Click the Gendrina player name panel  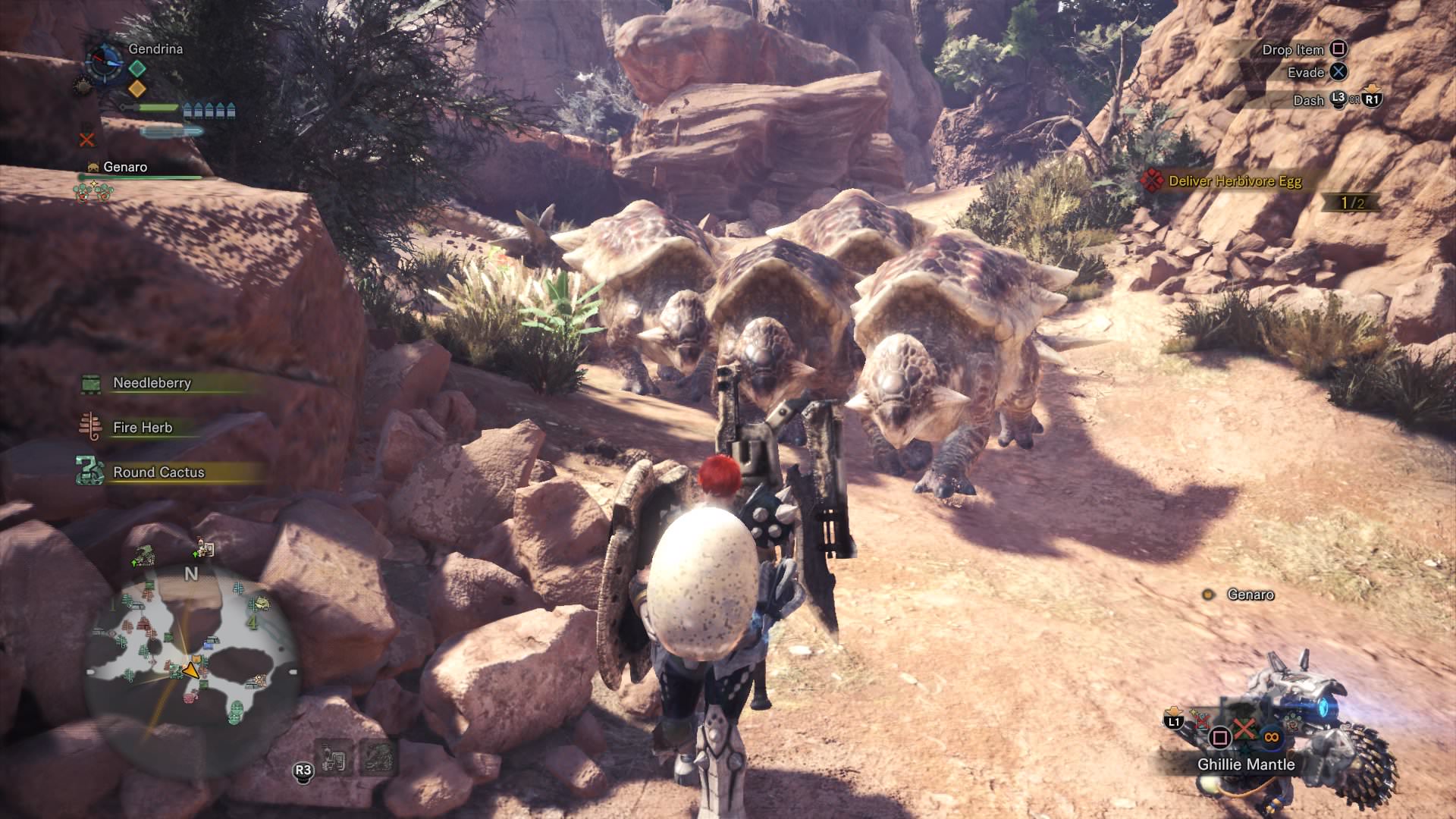[x=155, y=49]
